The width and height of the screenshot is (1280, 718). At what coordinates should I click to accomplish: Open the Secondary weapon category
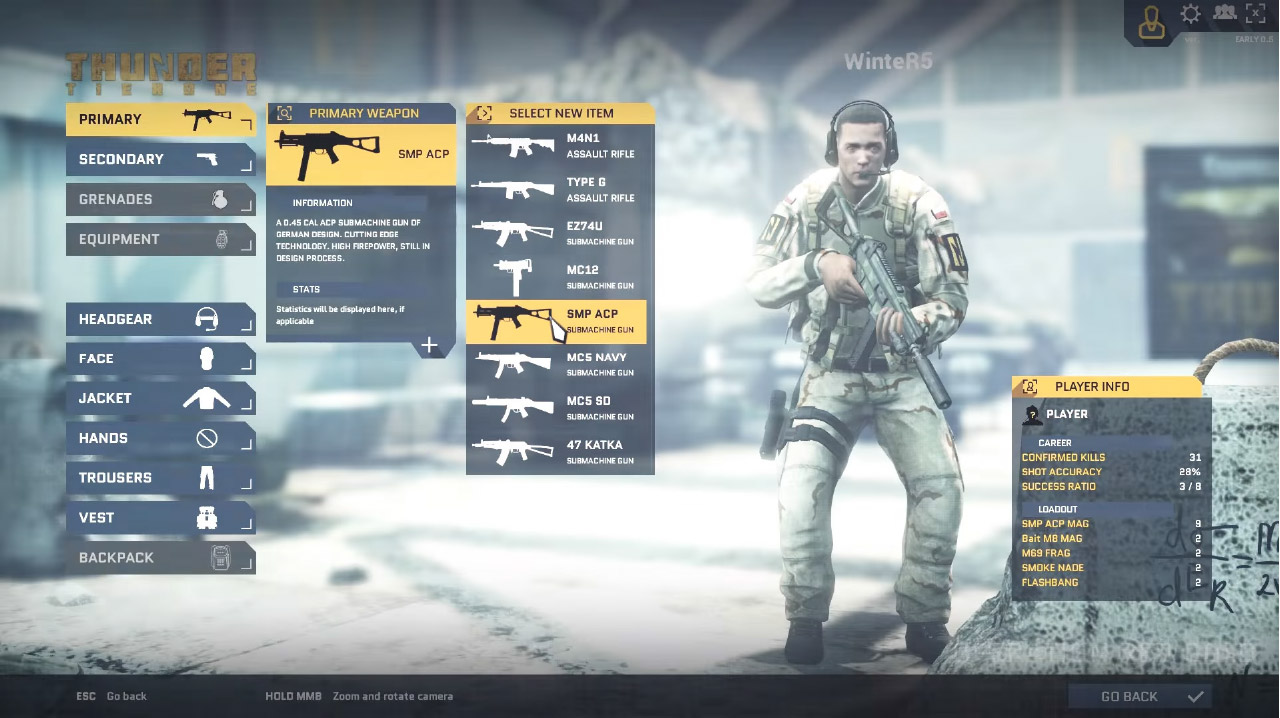point(160,160)
